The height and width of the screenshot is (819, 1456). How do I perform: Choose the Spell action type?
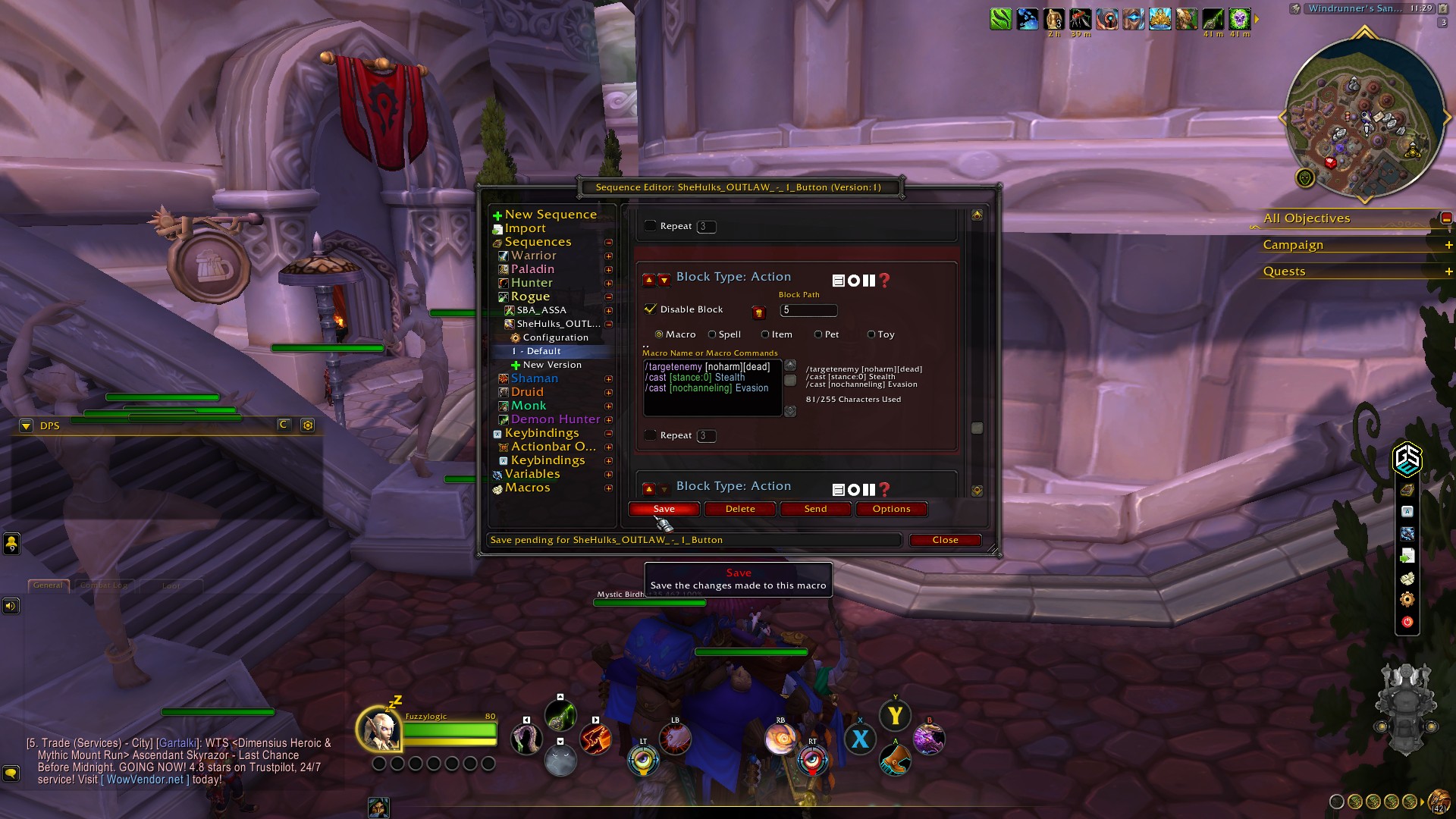pos(712,334)
